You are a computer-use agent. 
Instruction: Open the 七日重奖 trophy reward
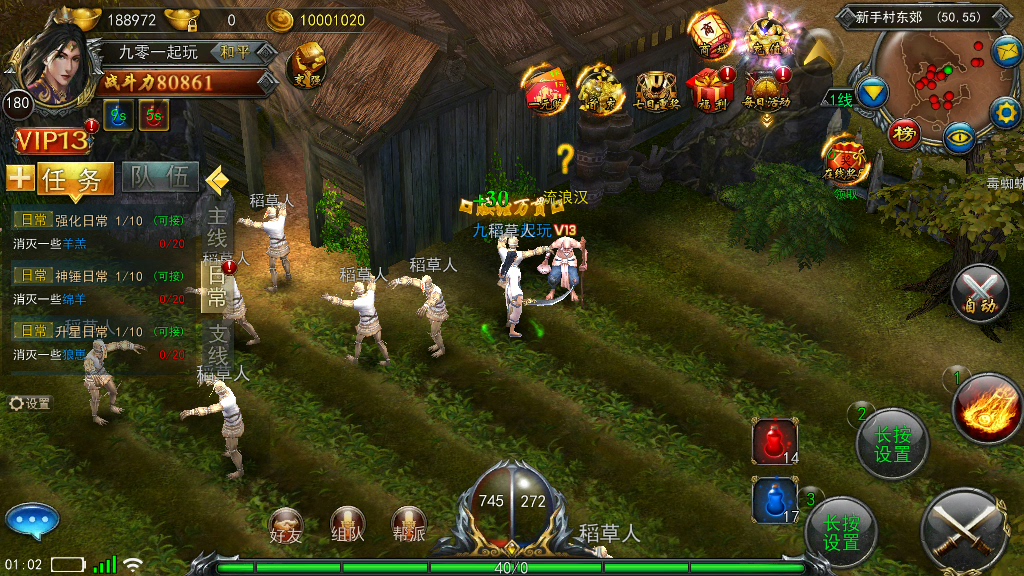pos(656,91)
